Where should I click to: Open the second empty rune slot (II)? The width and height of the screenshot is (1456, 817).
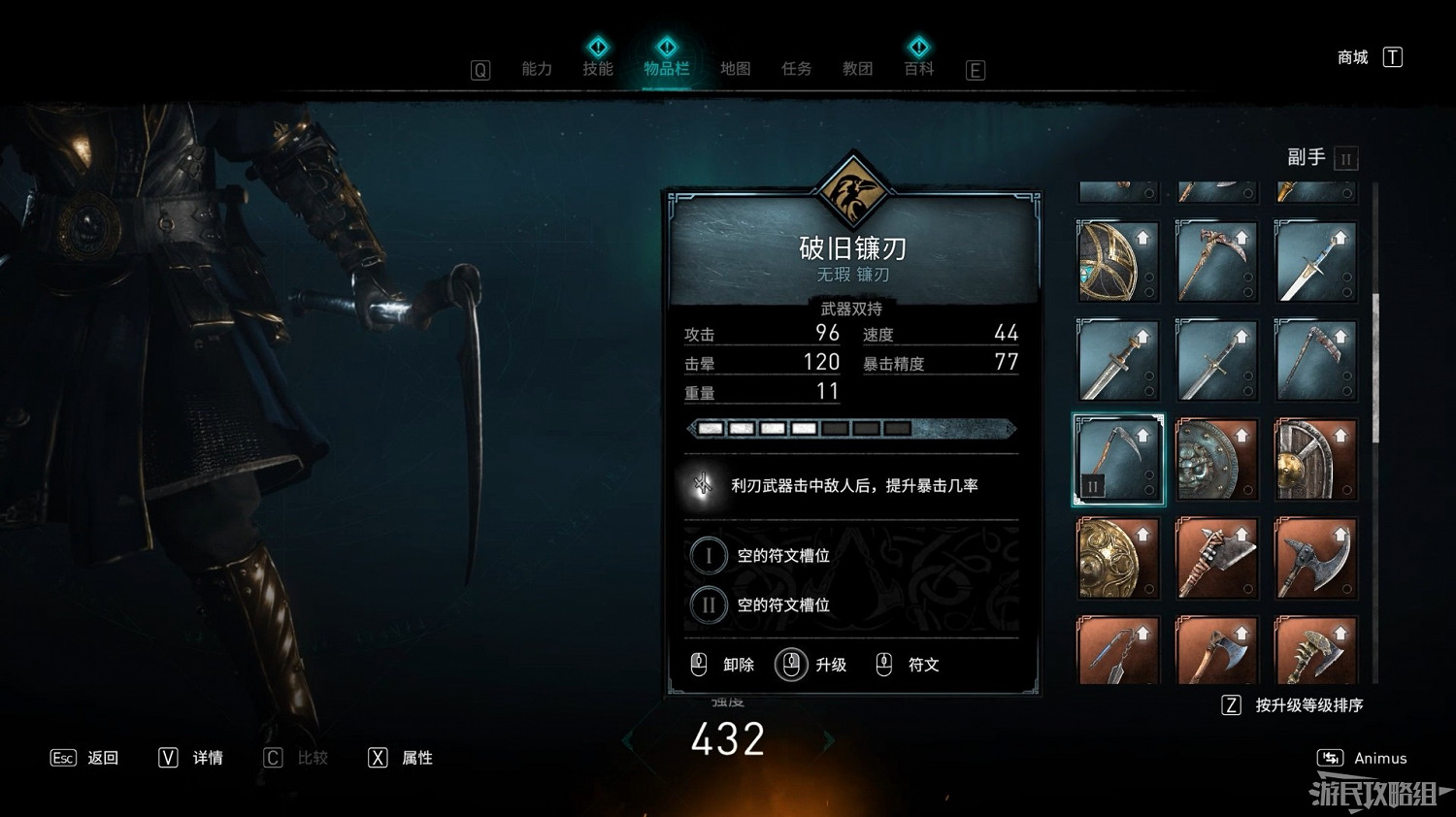(709, 604)
